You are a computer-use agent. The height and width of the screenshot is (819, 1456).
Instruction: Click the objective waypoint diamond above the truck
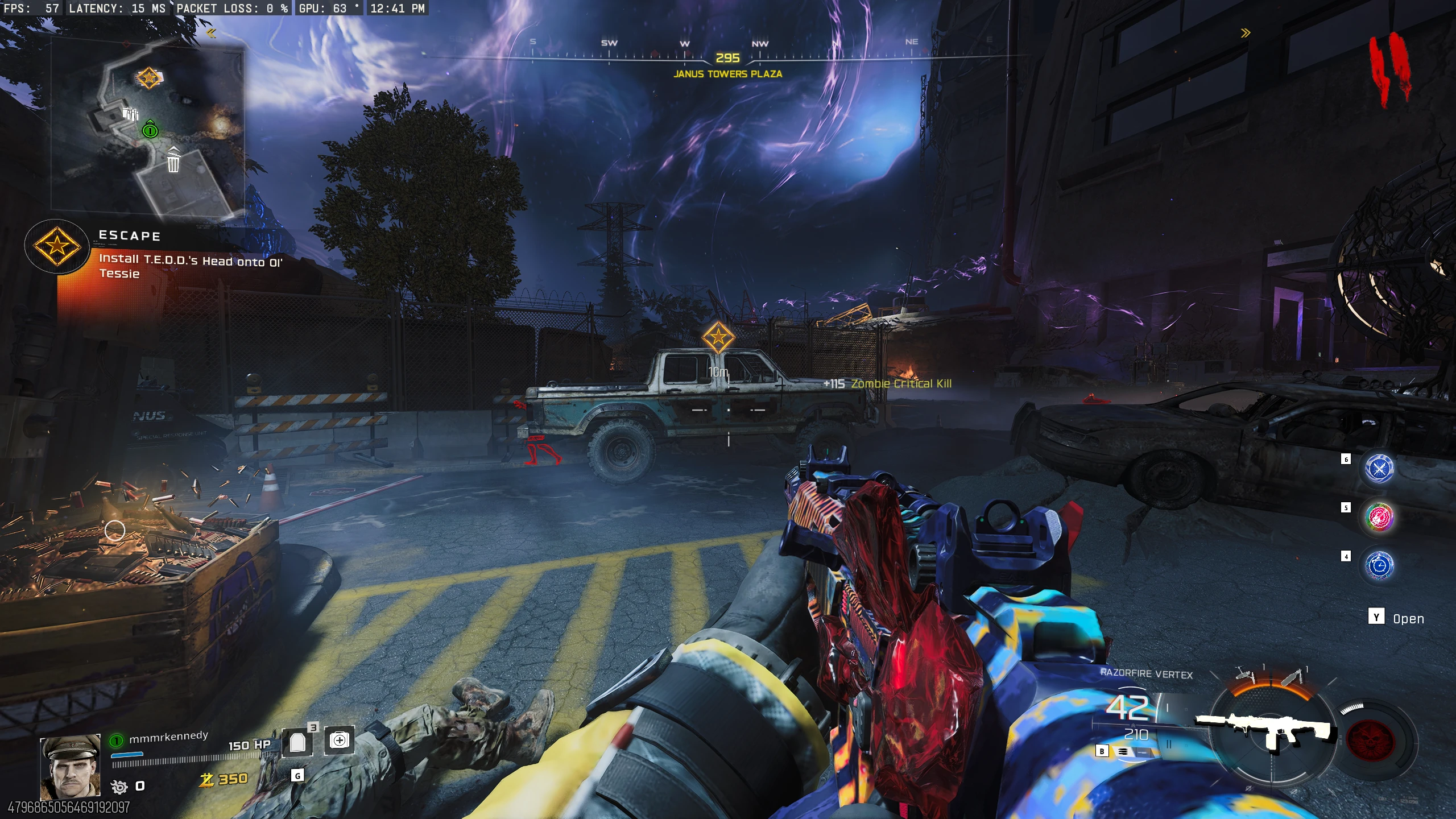(x=718, y=337)
